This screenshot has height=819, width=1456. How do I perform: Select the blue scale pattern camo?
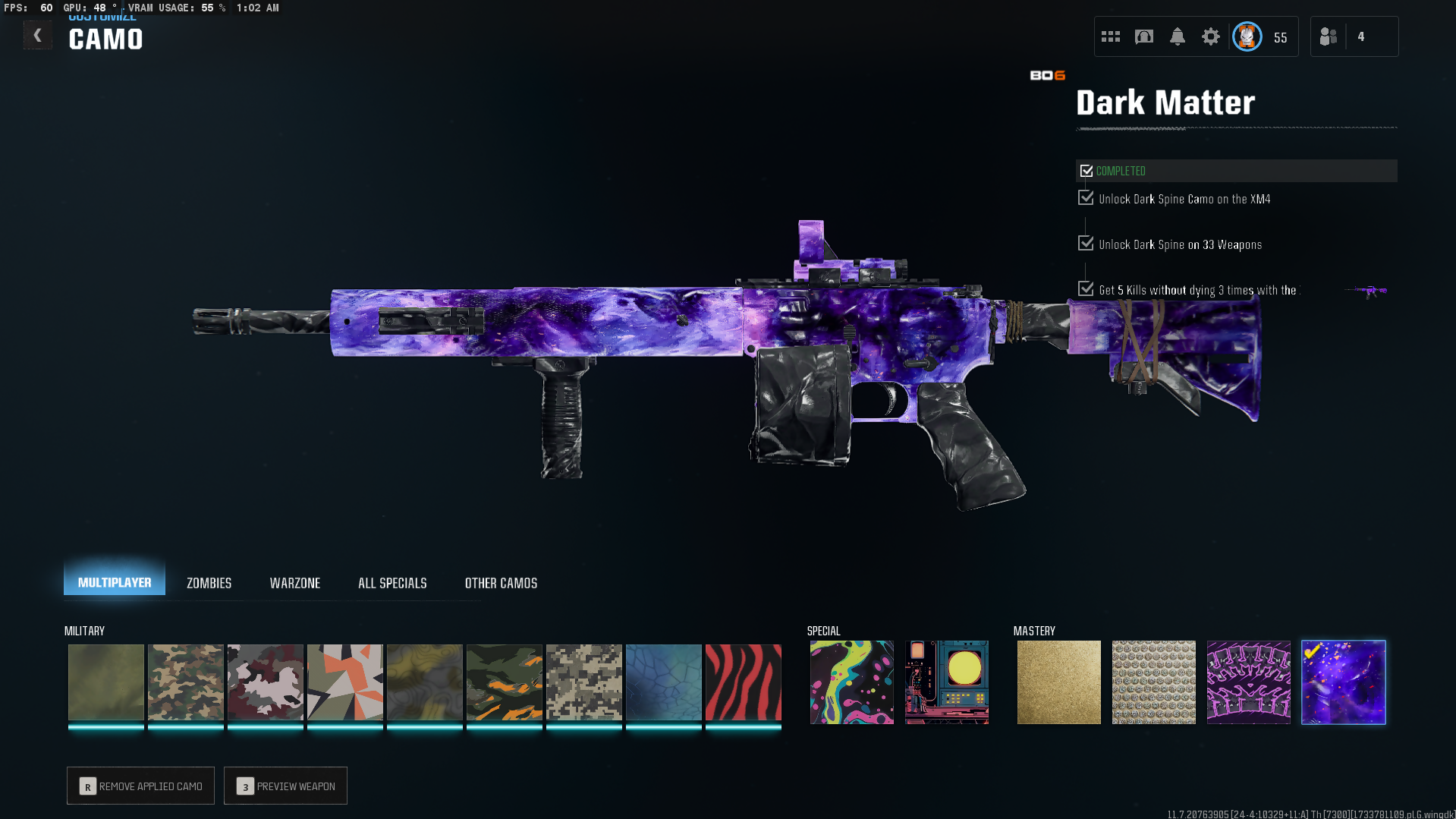point(663,682)
